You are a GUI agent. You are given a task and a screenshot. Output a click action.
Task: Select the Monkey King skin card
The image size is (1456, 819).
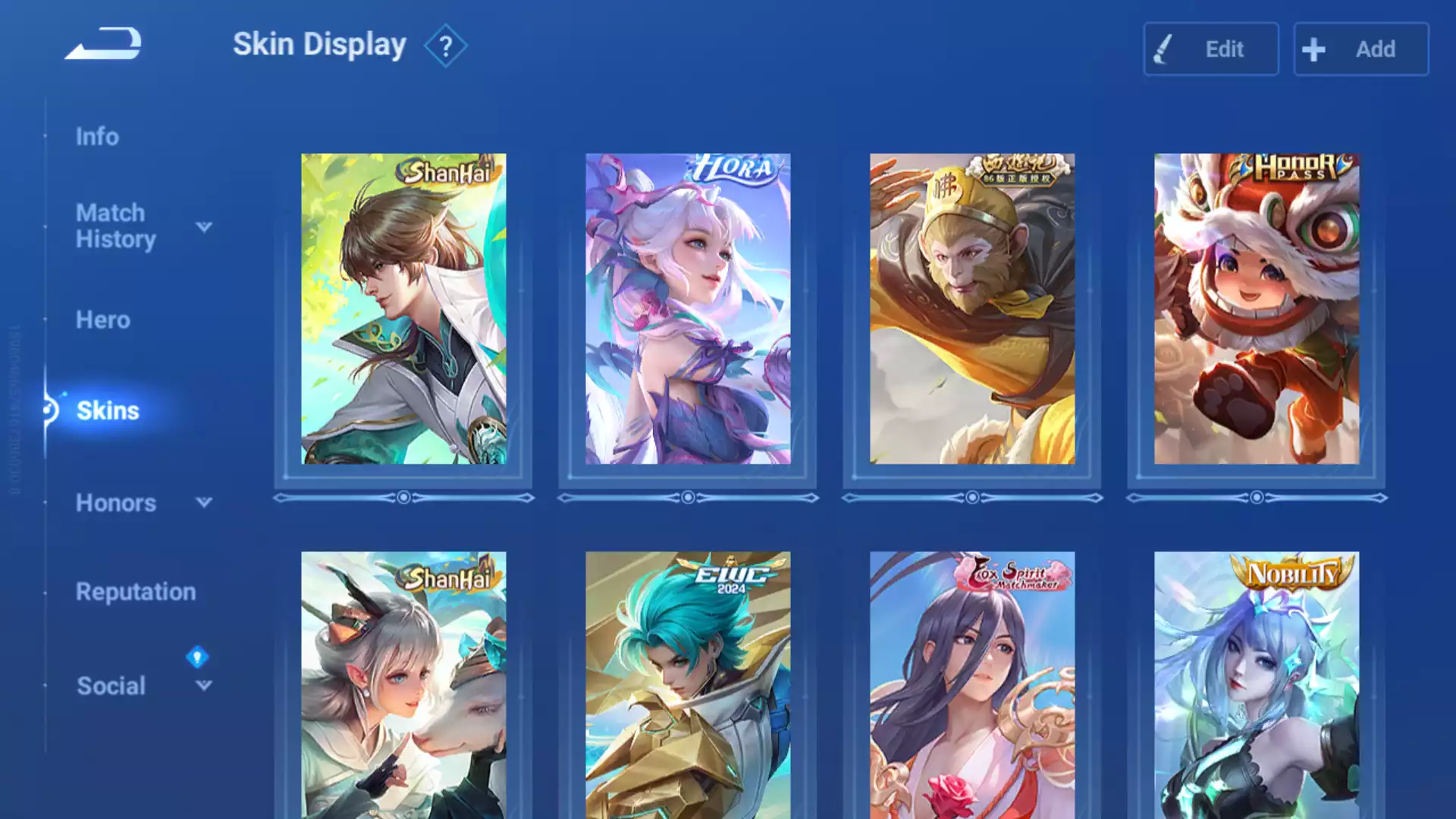click(972, 309)
